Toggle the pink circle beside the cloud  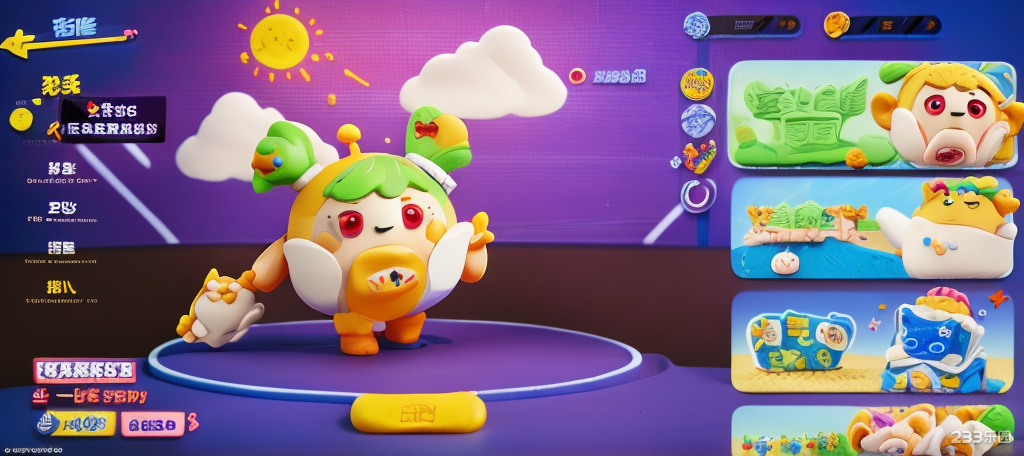pos(577,75)
